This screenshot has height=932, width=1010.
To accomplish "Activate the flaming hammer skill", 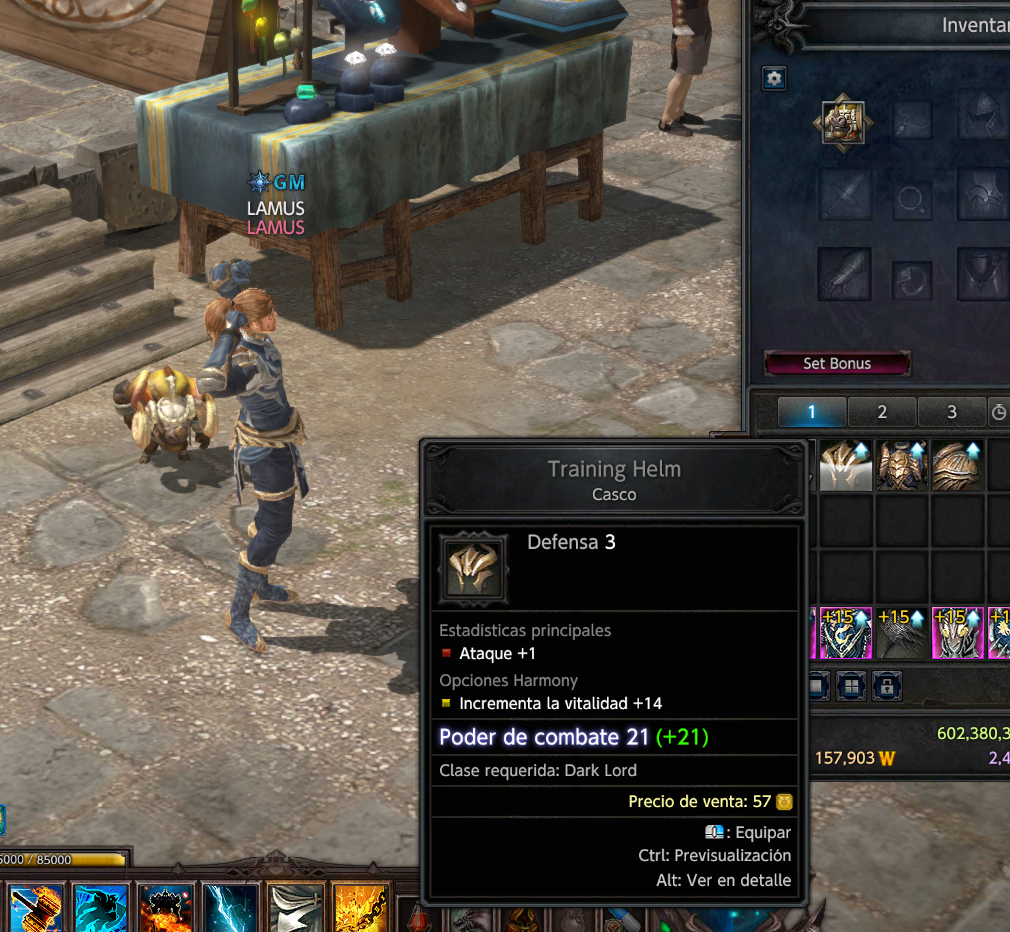I will (x=37, y=908).
